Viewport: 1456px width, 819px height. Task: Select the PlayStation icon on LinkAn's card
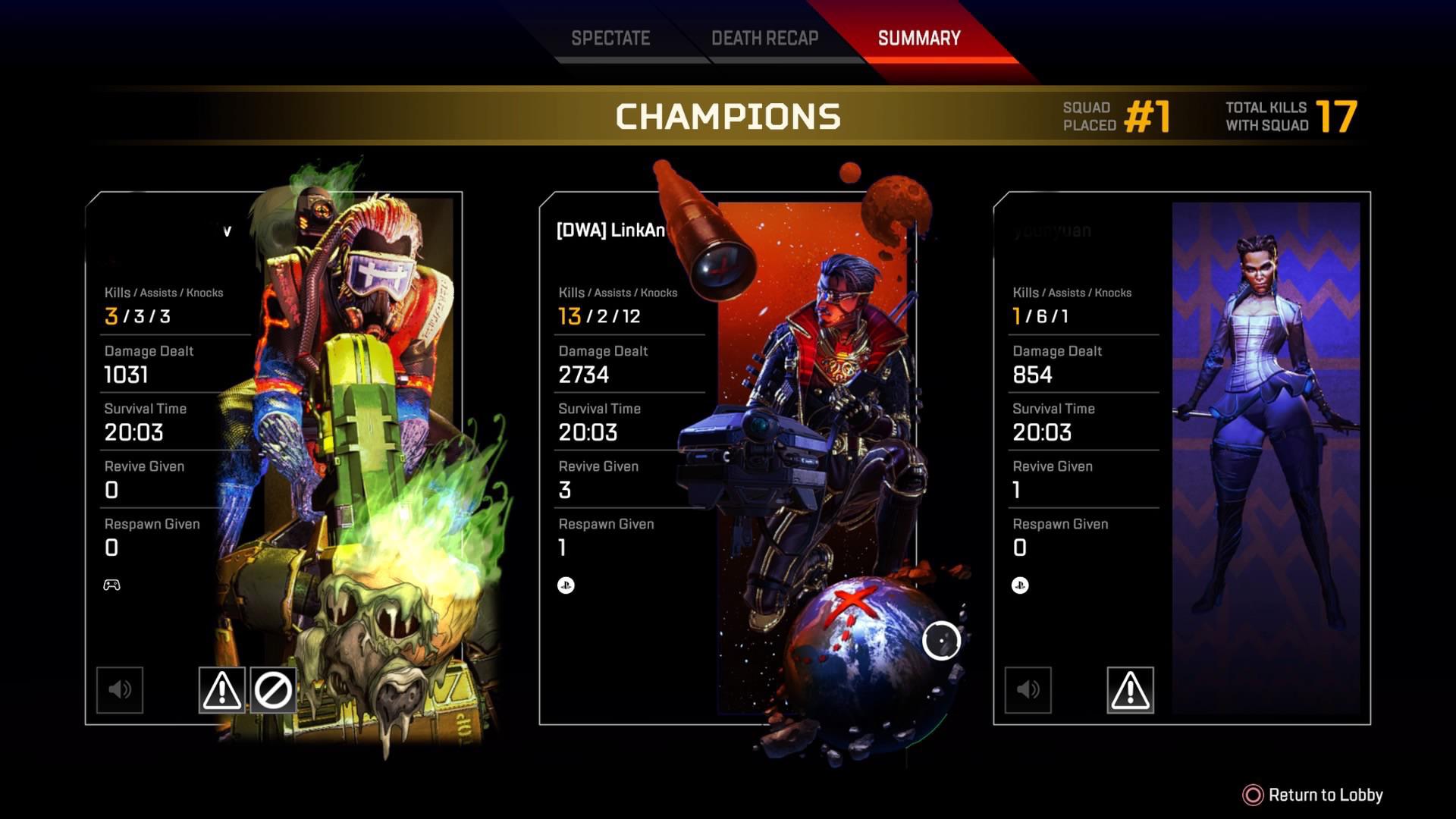click(x=565, y=585)
